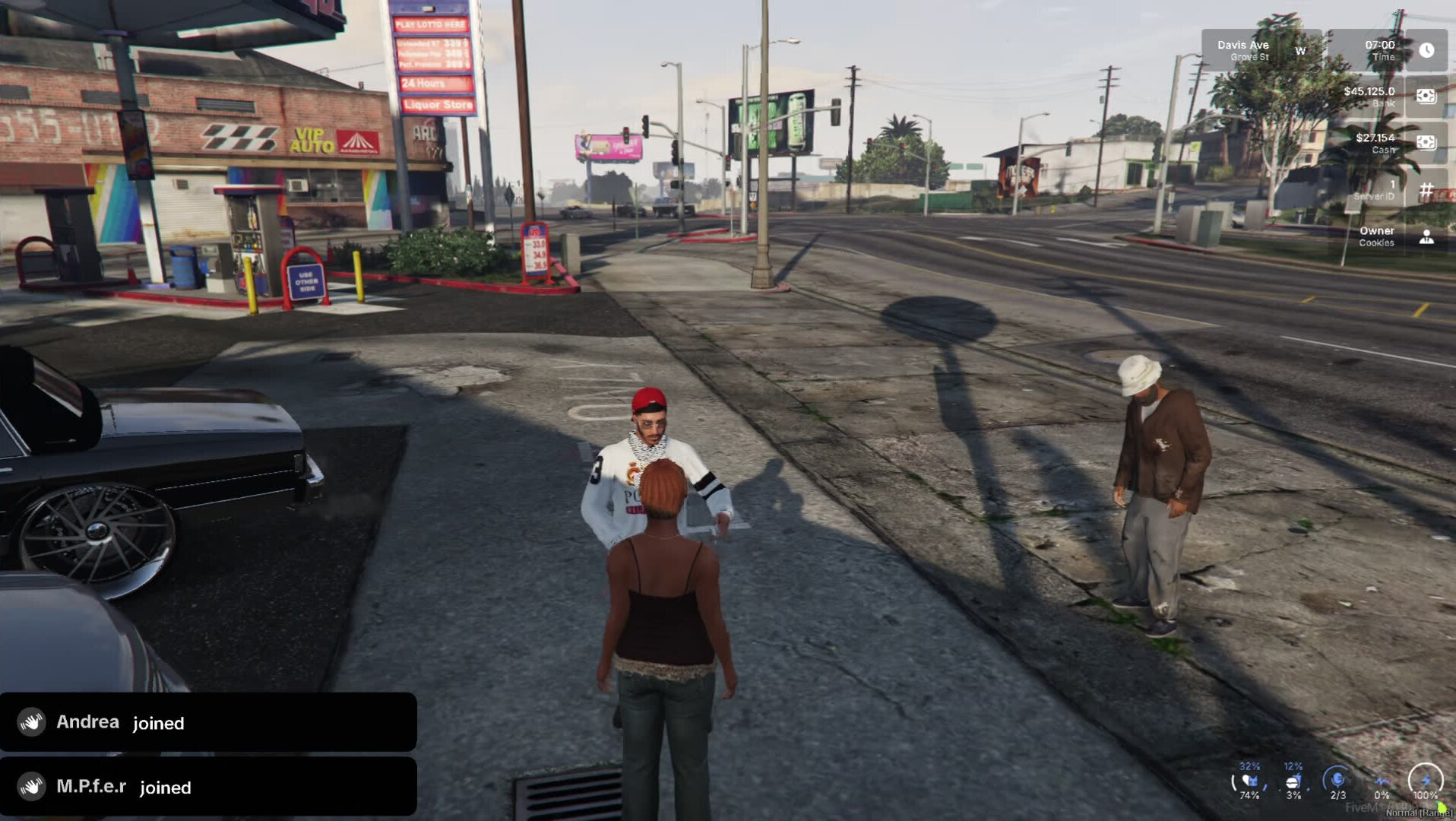The width and height of the screenshot is (1456, 821).
Task: Click the lightning bolt stamina icon
Action: point(1426,780)
